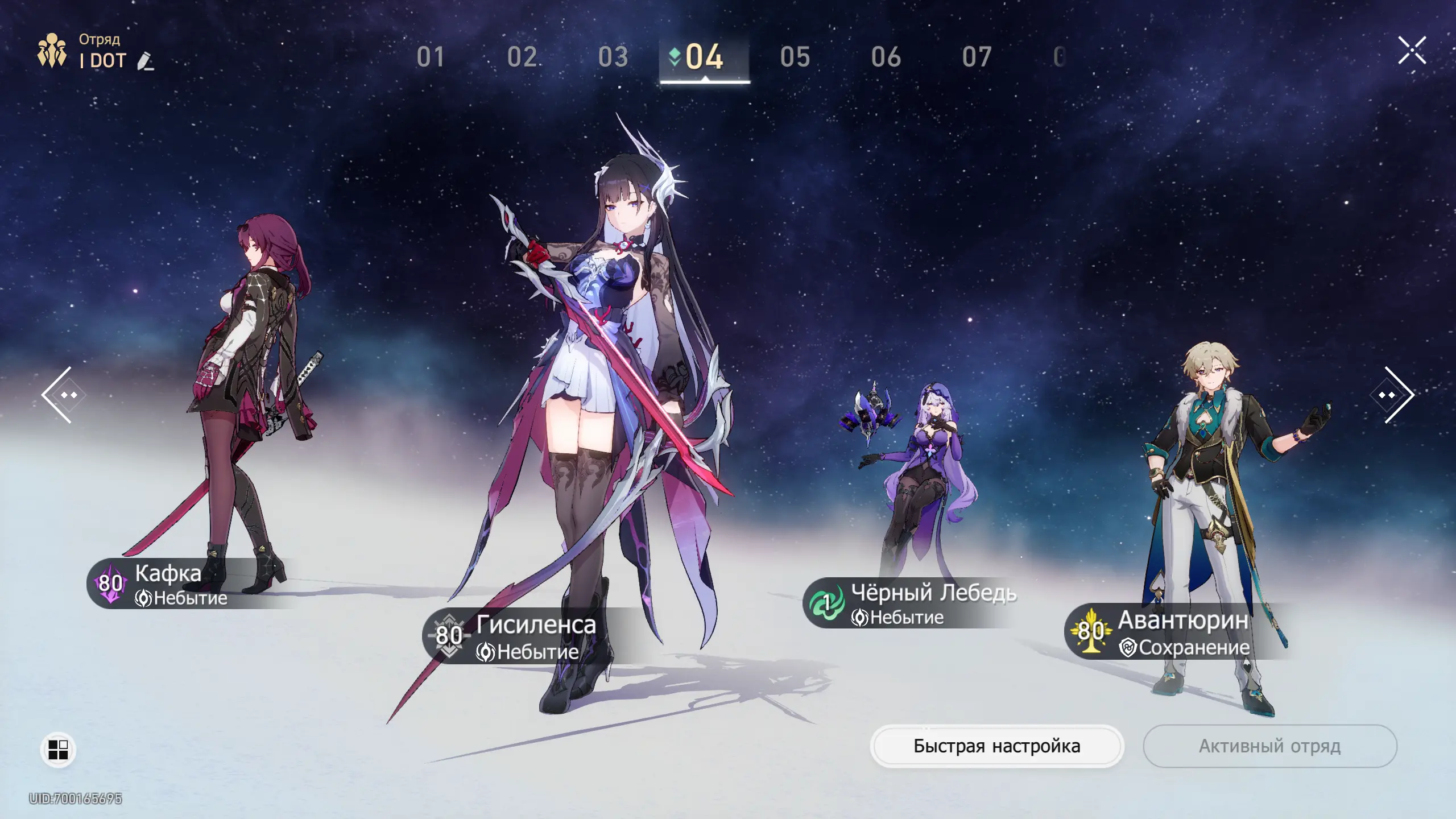Open the four-square grid view icon
Image resolution: width=1456 pixels, height=819 pixels.
(58, 750)
